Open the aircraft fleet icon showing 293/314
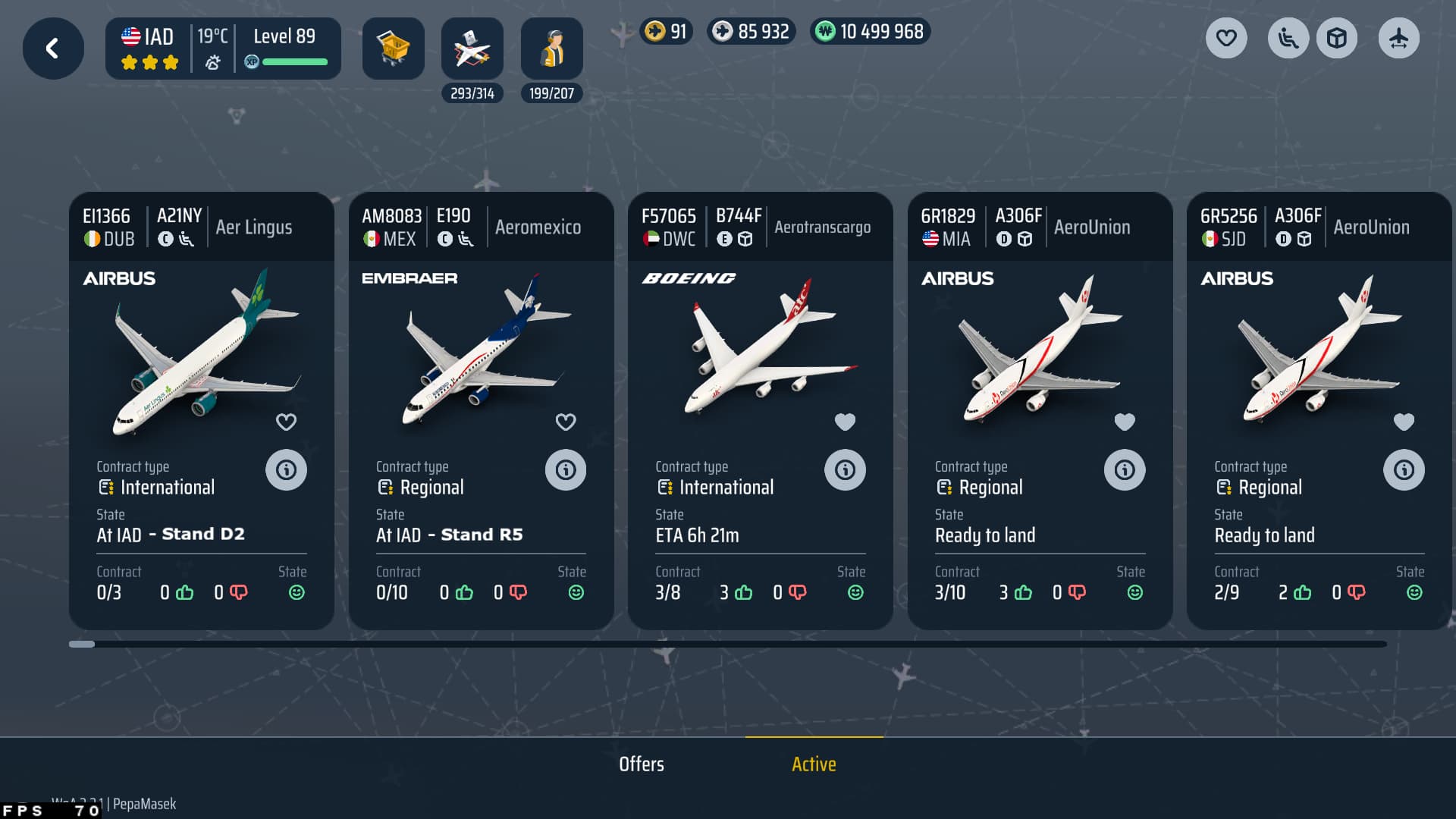Screen dimensions: 1456x819 coord(472,49)
